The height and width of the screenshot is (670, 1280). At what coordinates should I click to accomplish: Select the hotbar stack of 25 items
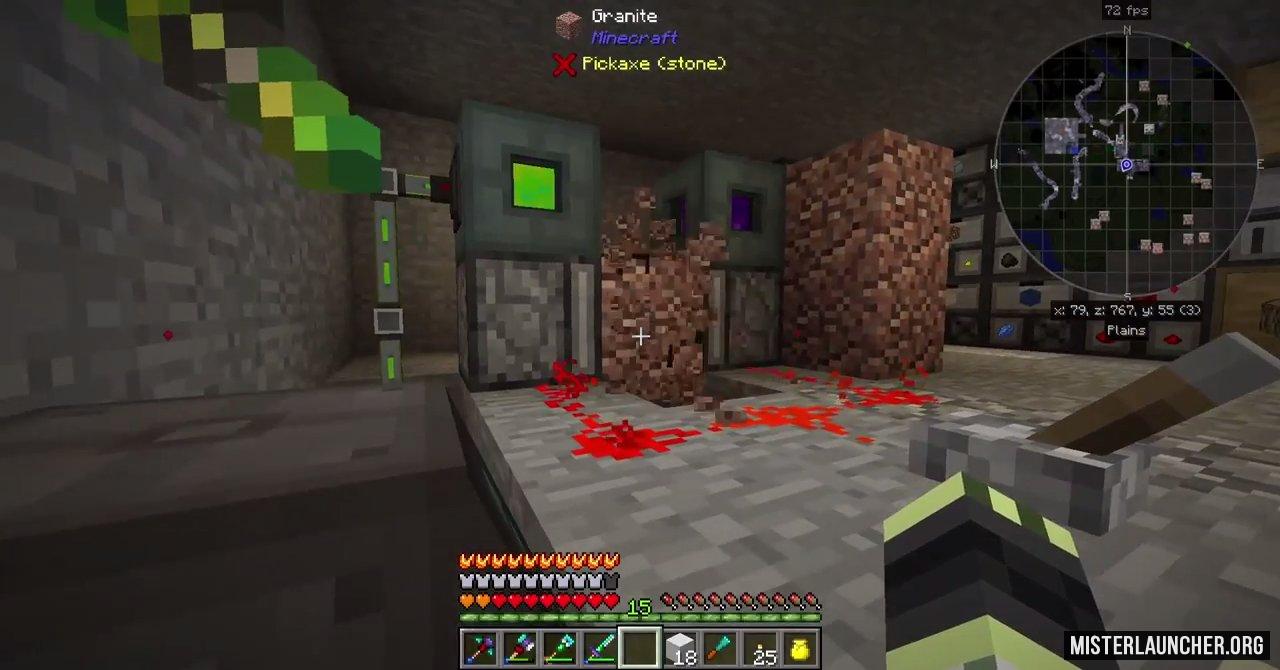point(763,648)
